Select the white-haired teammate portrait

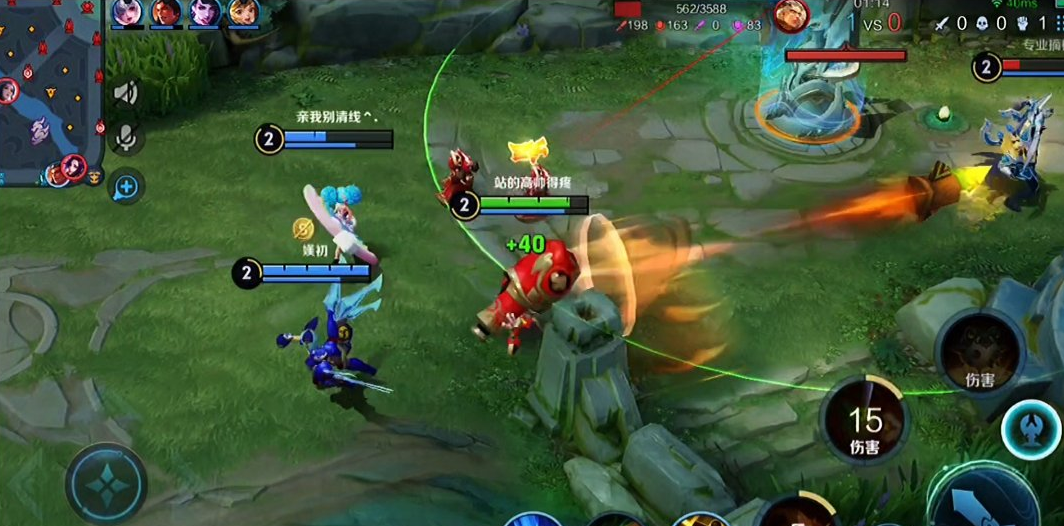click(x=127, y=13)
